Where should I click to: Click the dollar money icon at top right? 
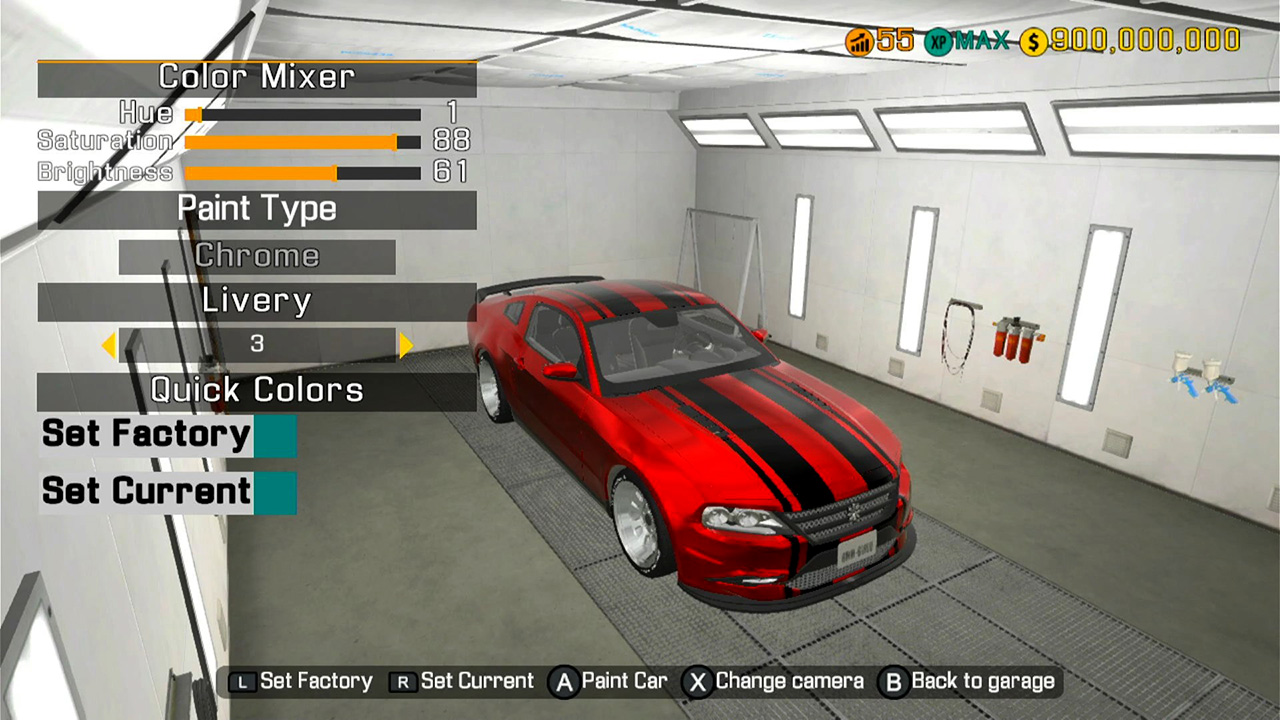tap(1032, 40)
